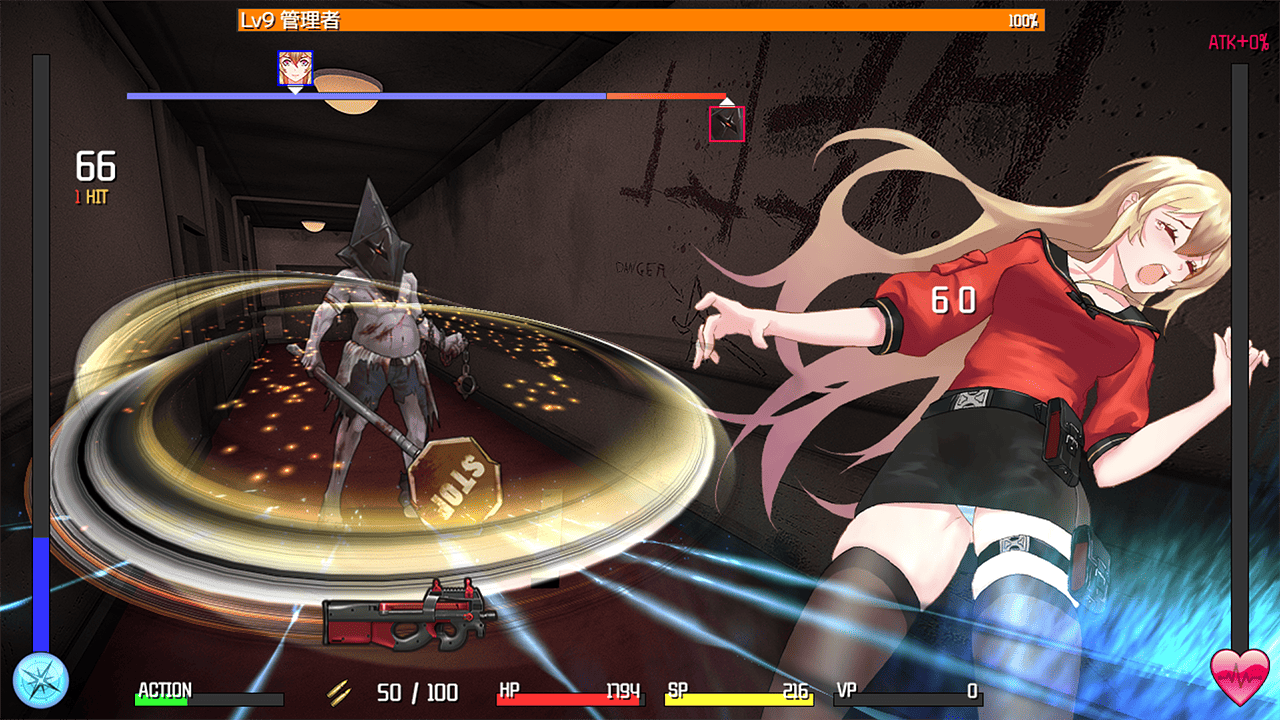Click the enemy portrait marker on the timeline

pyautogui.click(x=727, y=124)
